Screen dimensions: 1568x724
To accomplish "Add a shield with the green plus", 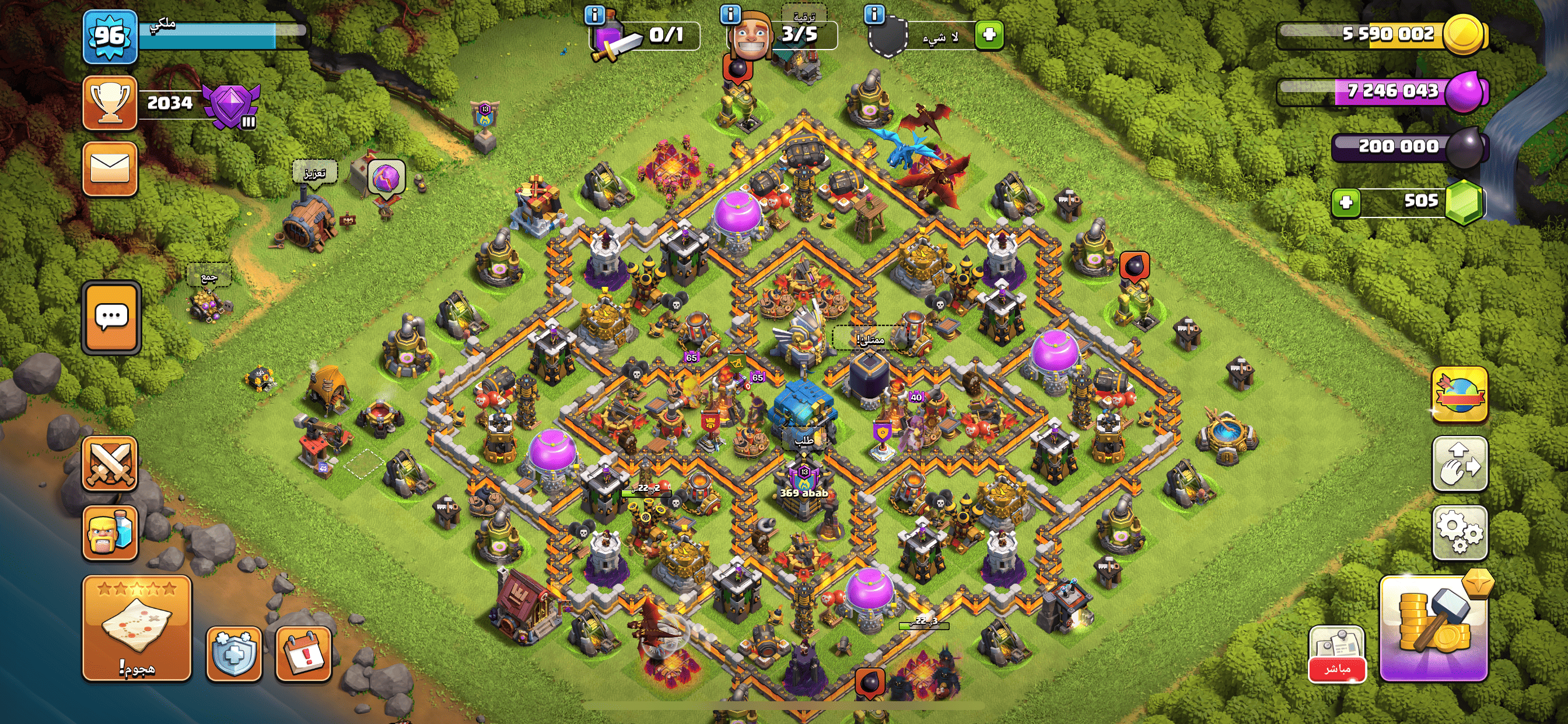I will [989, 34].
